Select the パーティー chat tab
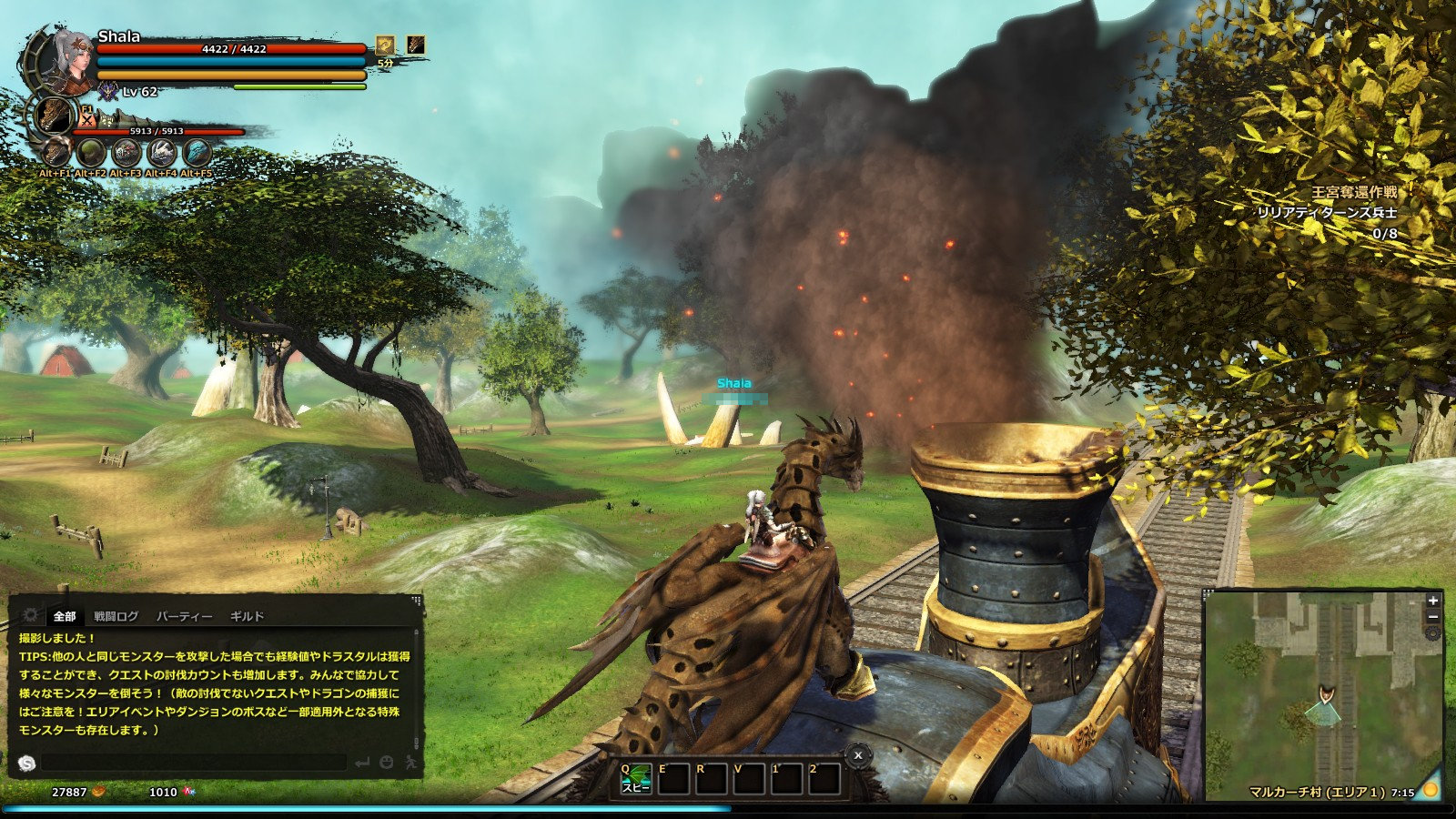 click(184, 616)
